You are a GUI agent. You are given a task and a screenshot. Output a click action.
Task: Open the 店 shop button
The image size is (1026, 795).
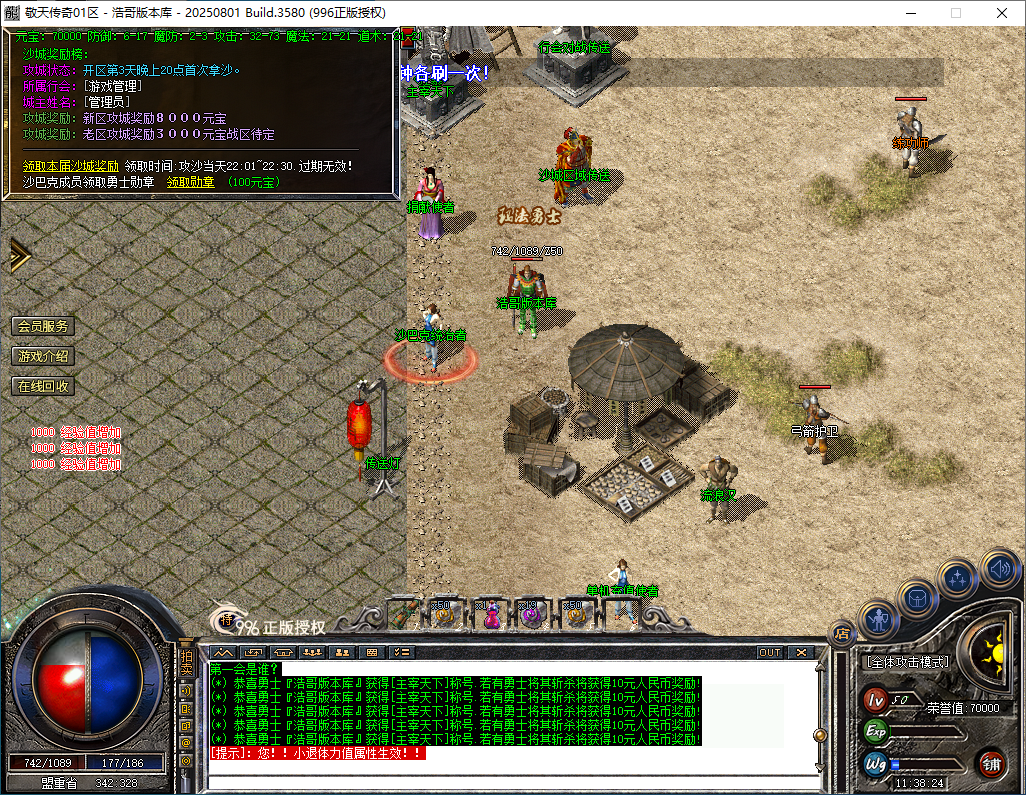click(842, 632)
